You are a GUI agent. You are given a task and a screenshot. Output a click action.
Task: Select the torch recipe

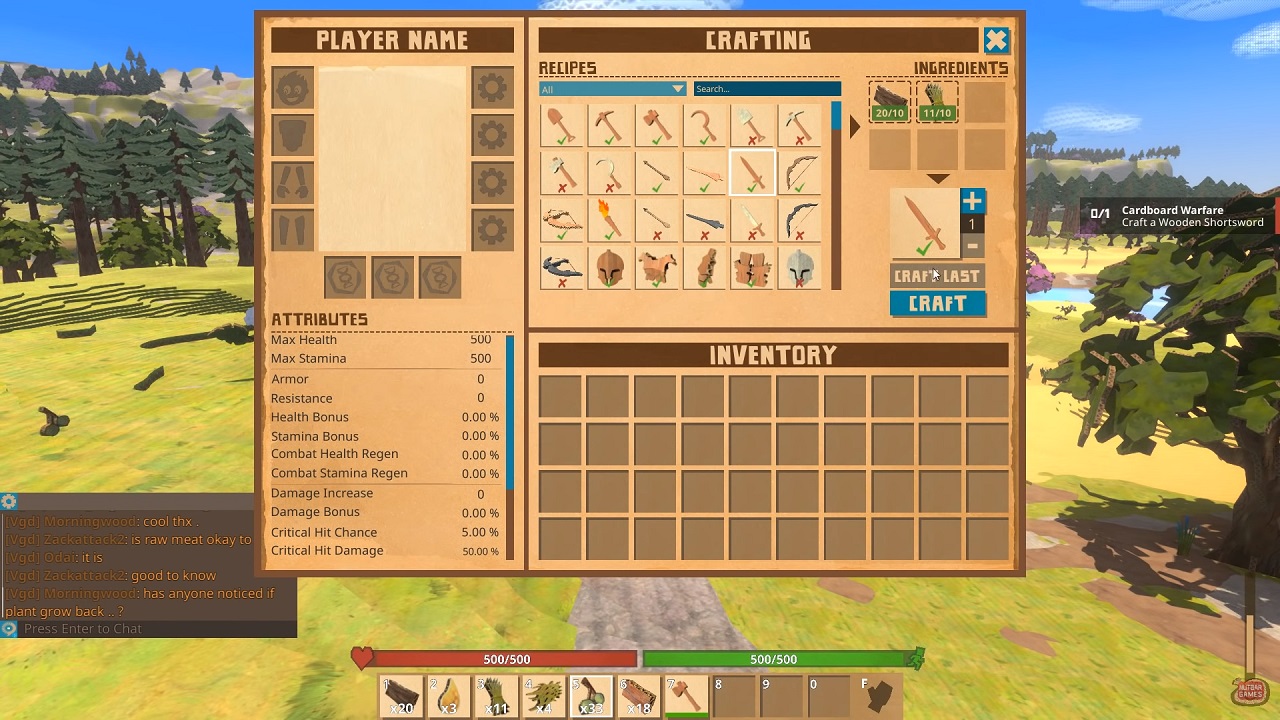[609, 220]
